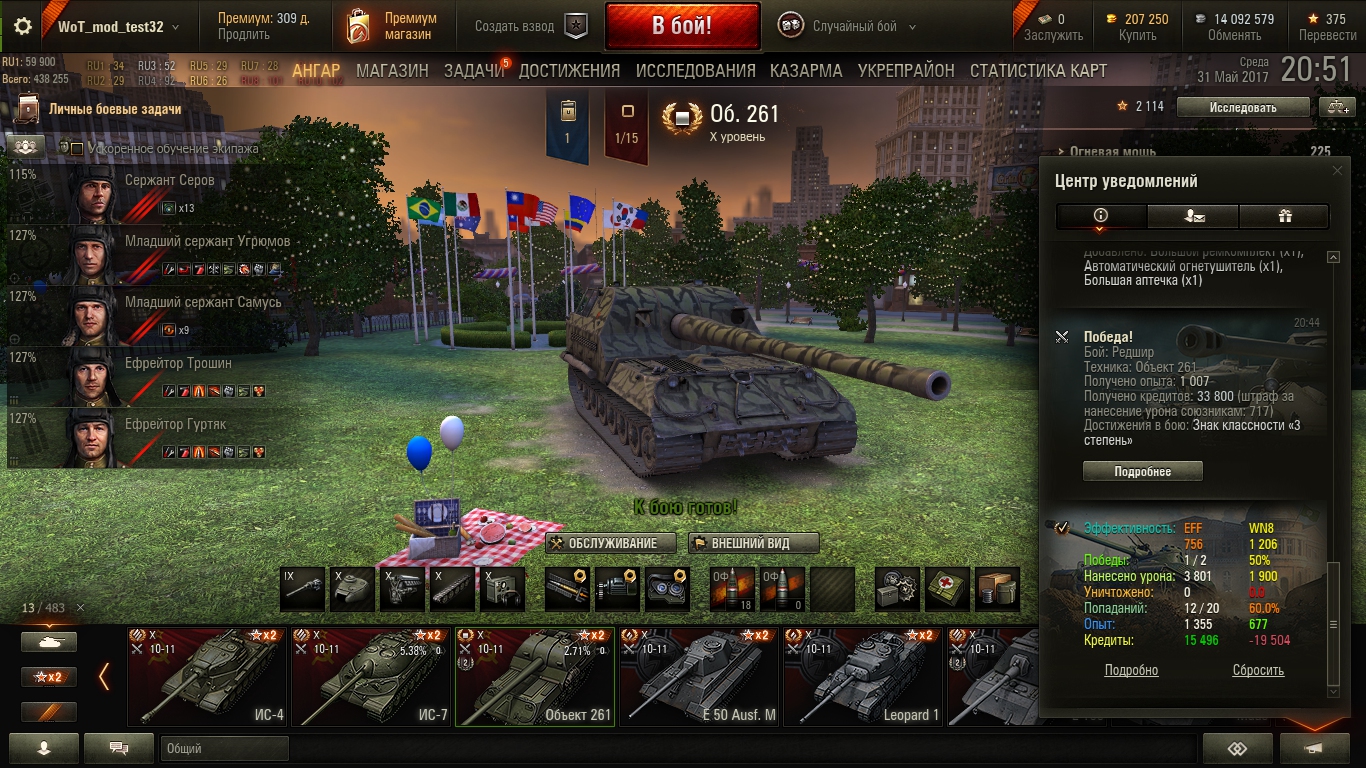The width and height of the screenshot is (1366, 768).
Task: Open the settings gear menu
Action: (23, 27)
